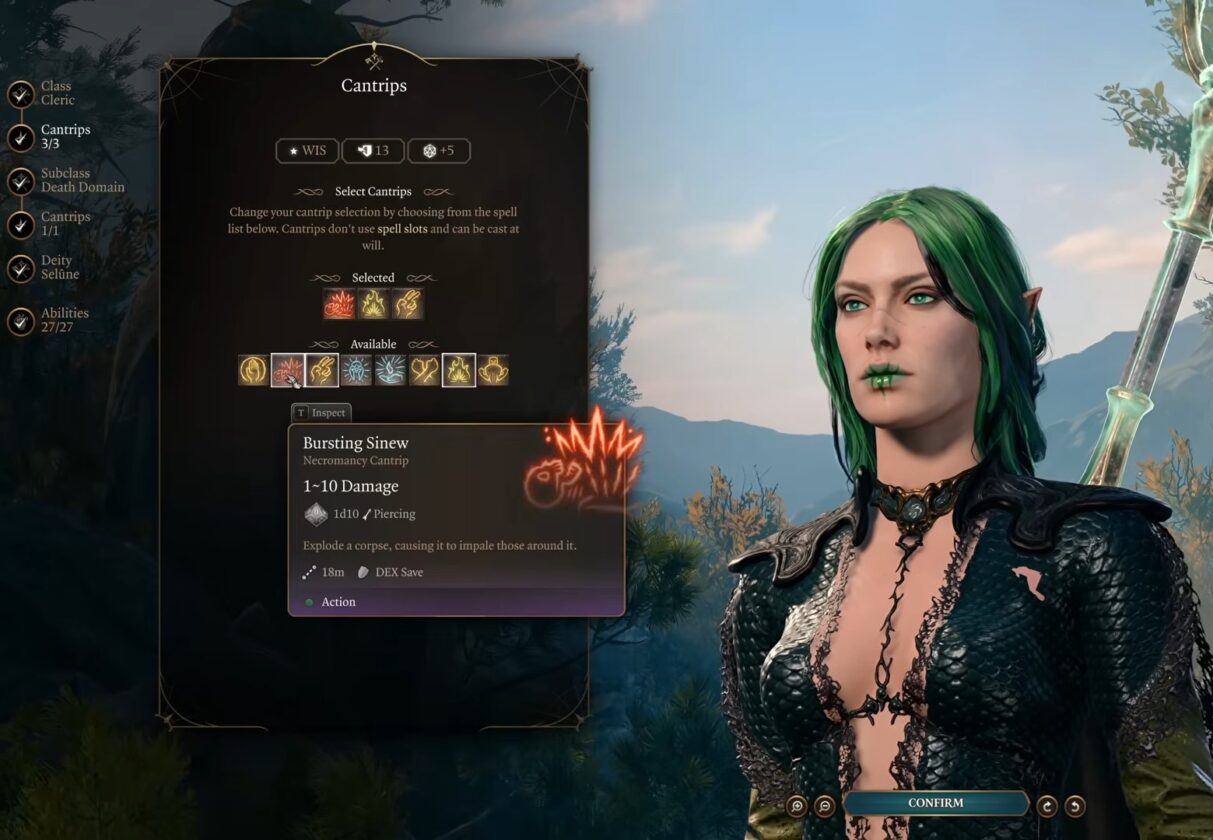The height and width of the screenshot is (840, 1213).
Task: Select the last yellow cantrip in Available
Action: tap(492, 370)
